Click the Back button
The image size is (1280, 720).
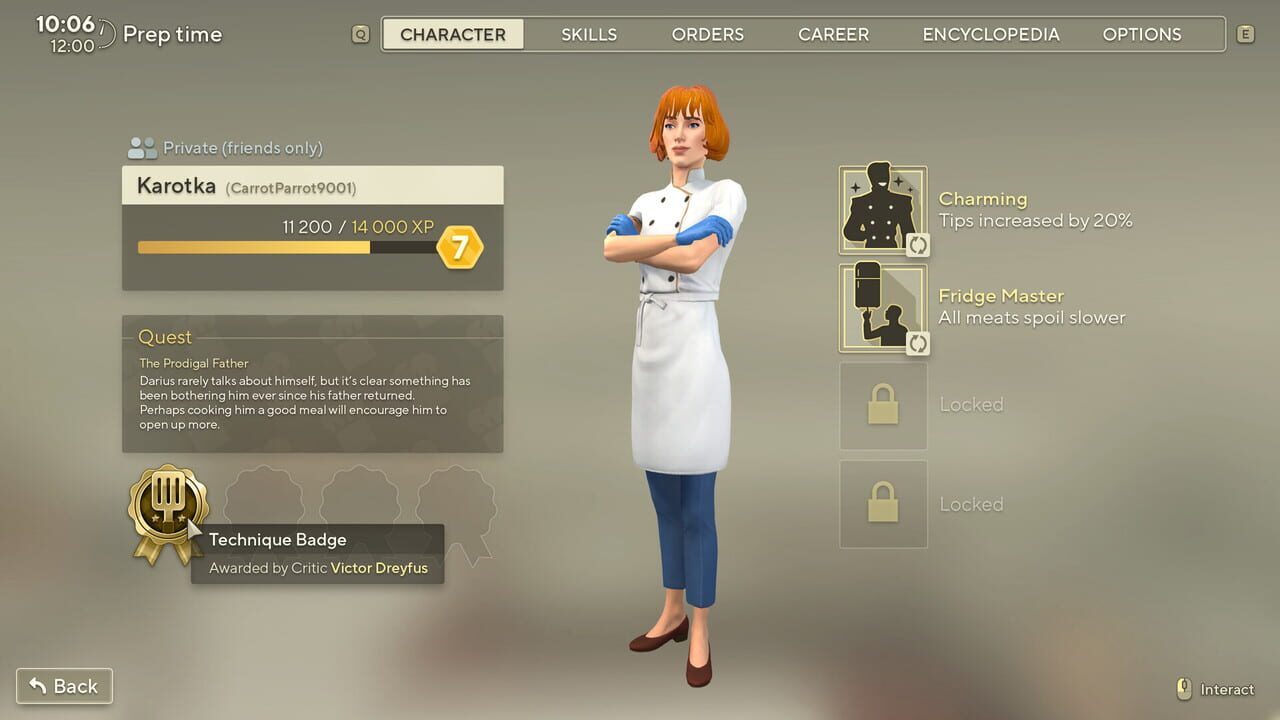(x=64, y=686)
